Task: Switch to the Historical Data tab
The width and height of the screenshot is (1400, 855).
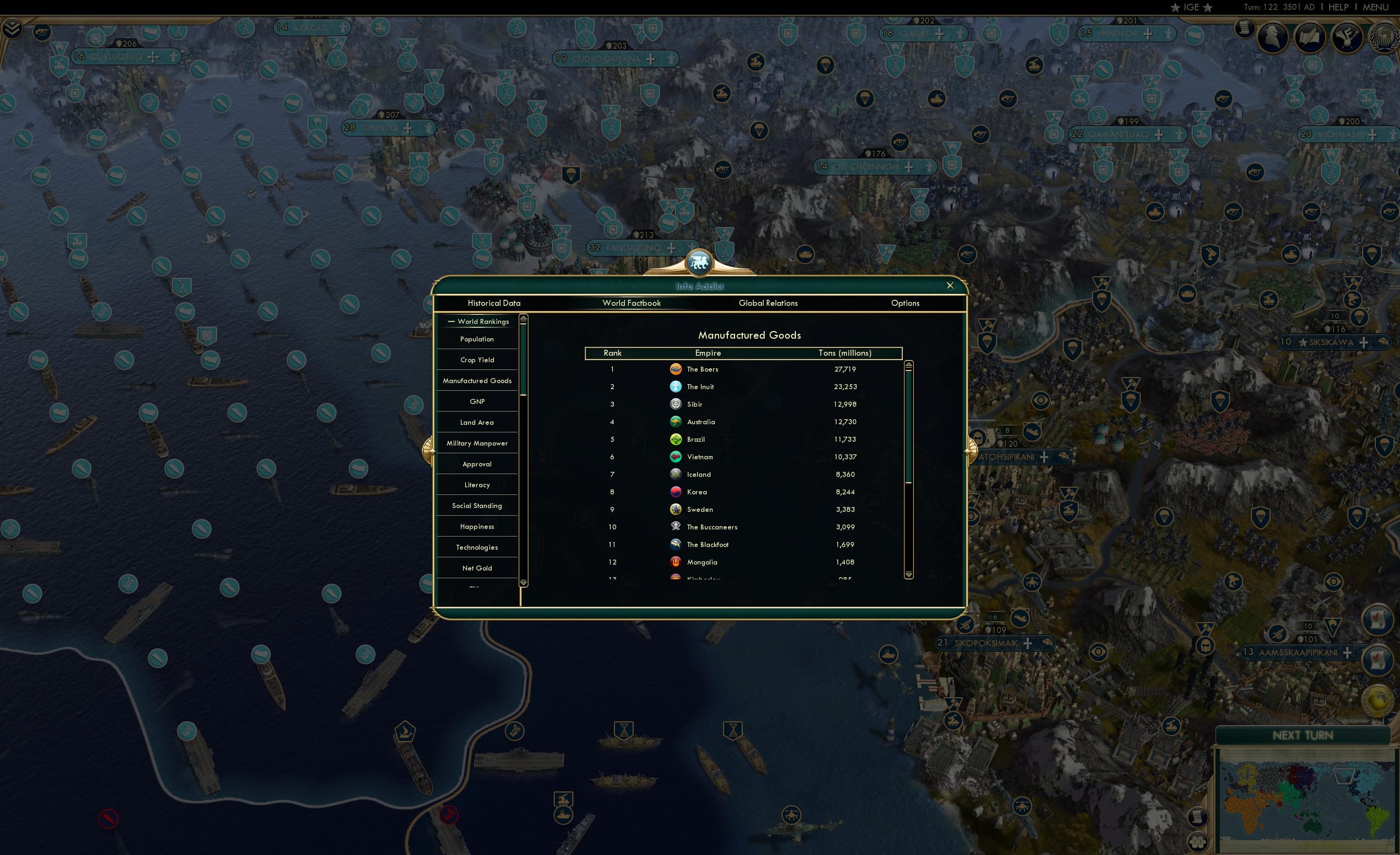Action: pyautogui.click(x=493, y=303)
